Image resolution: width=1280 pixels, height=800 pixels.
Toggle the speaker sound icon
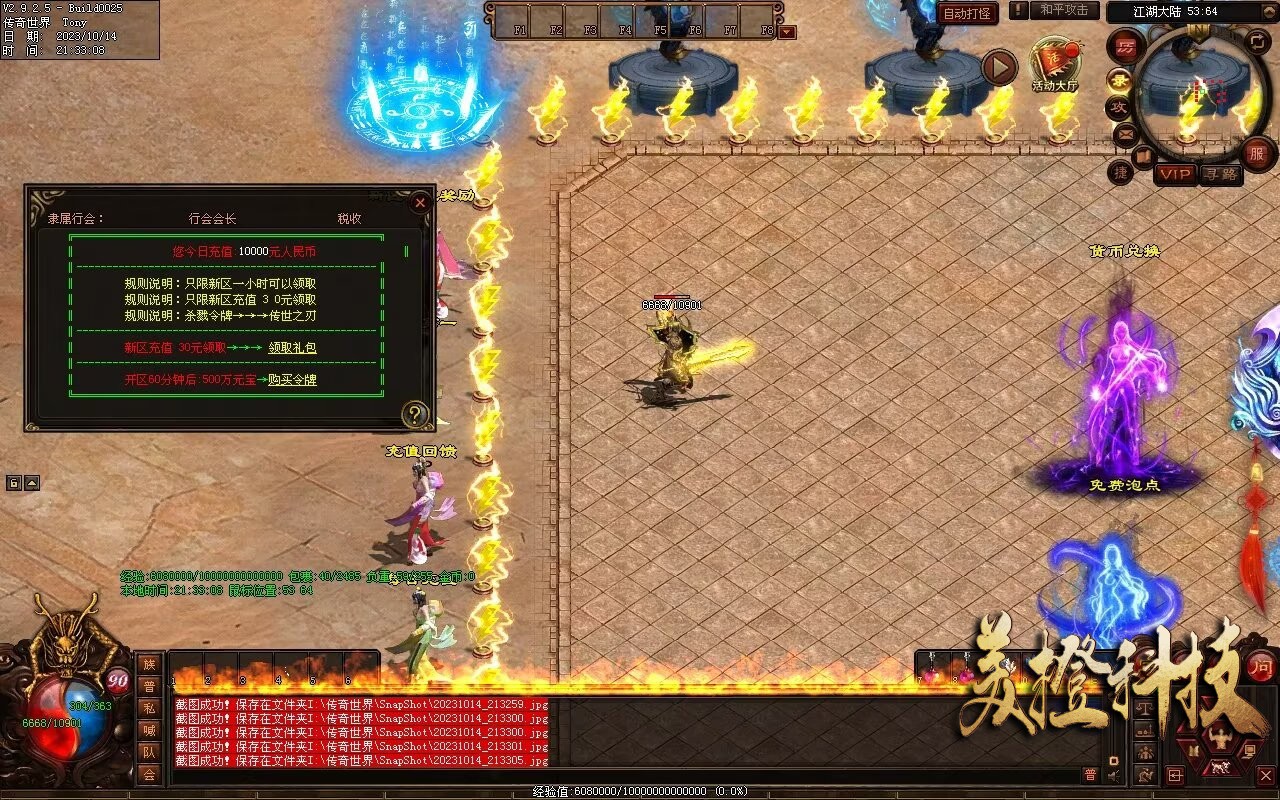(1114, 774)
